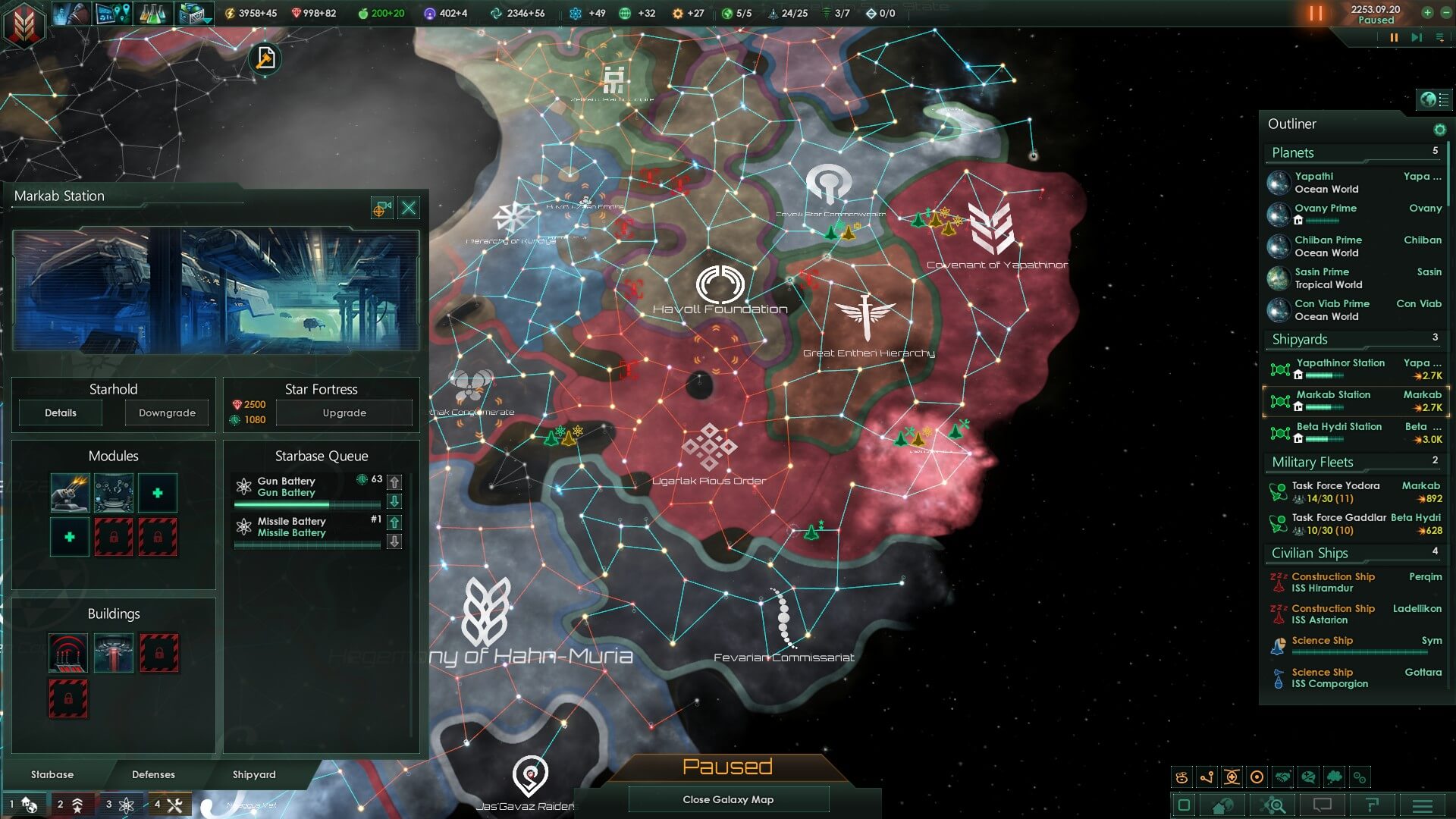Close Galaxy Map

[728, 799]
